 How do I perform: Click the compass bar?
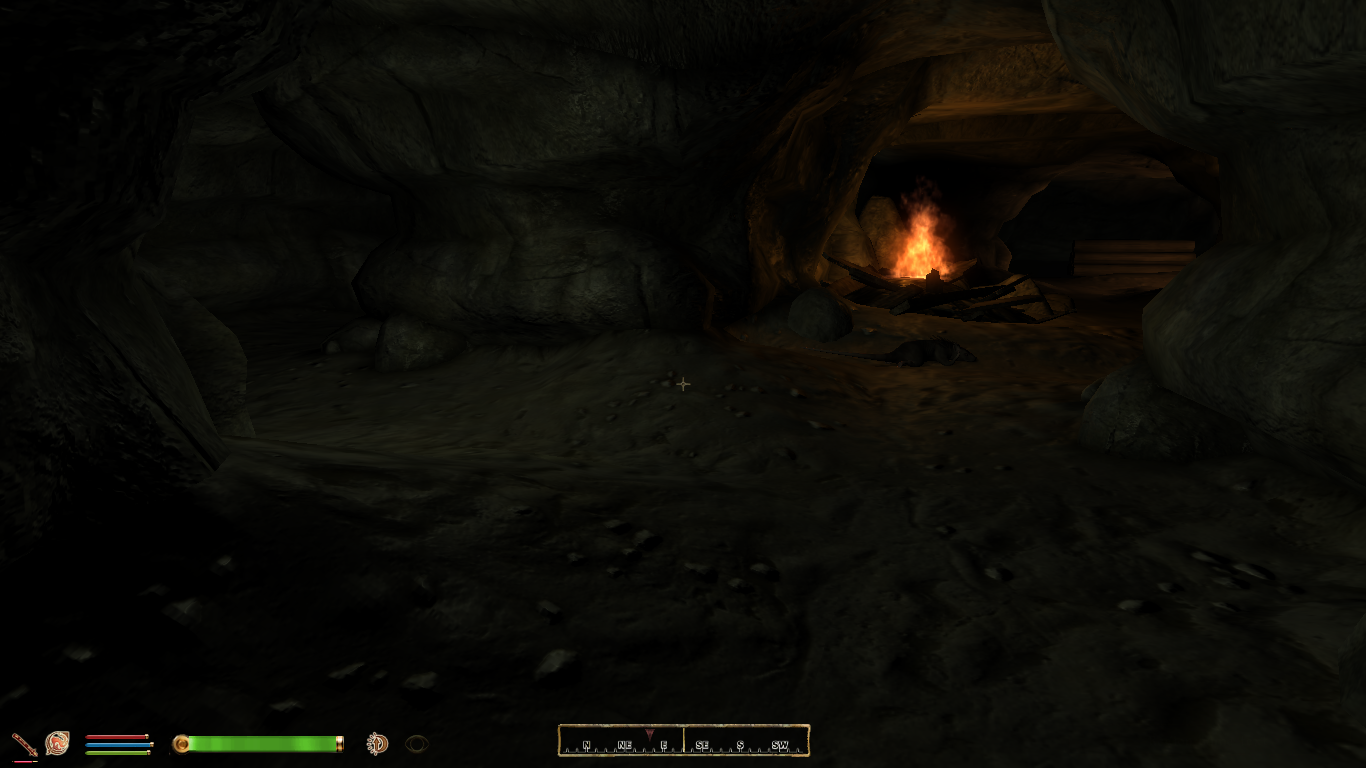(683, 741)
